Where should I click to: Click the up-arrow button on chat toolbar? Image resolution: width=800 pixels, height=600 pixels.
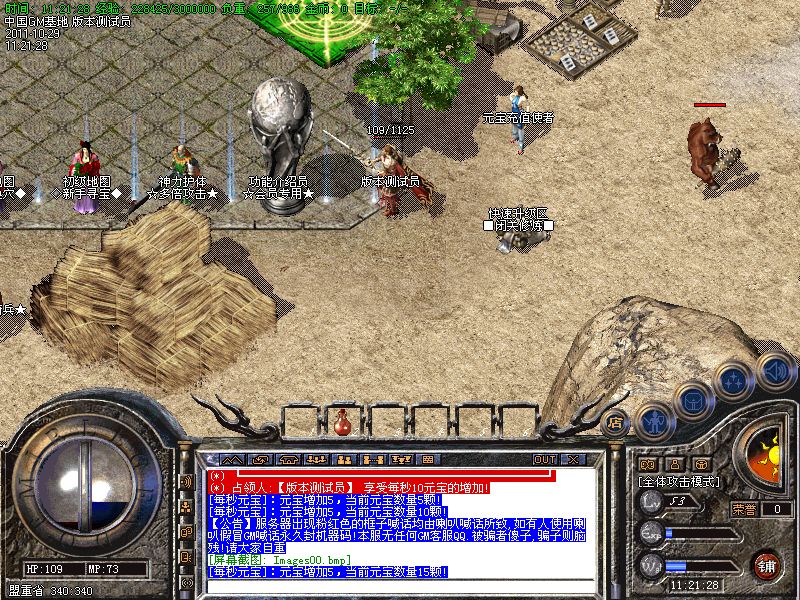(x=232, y=460)
